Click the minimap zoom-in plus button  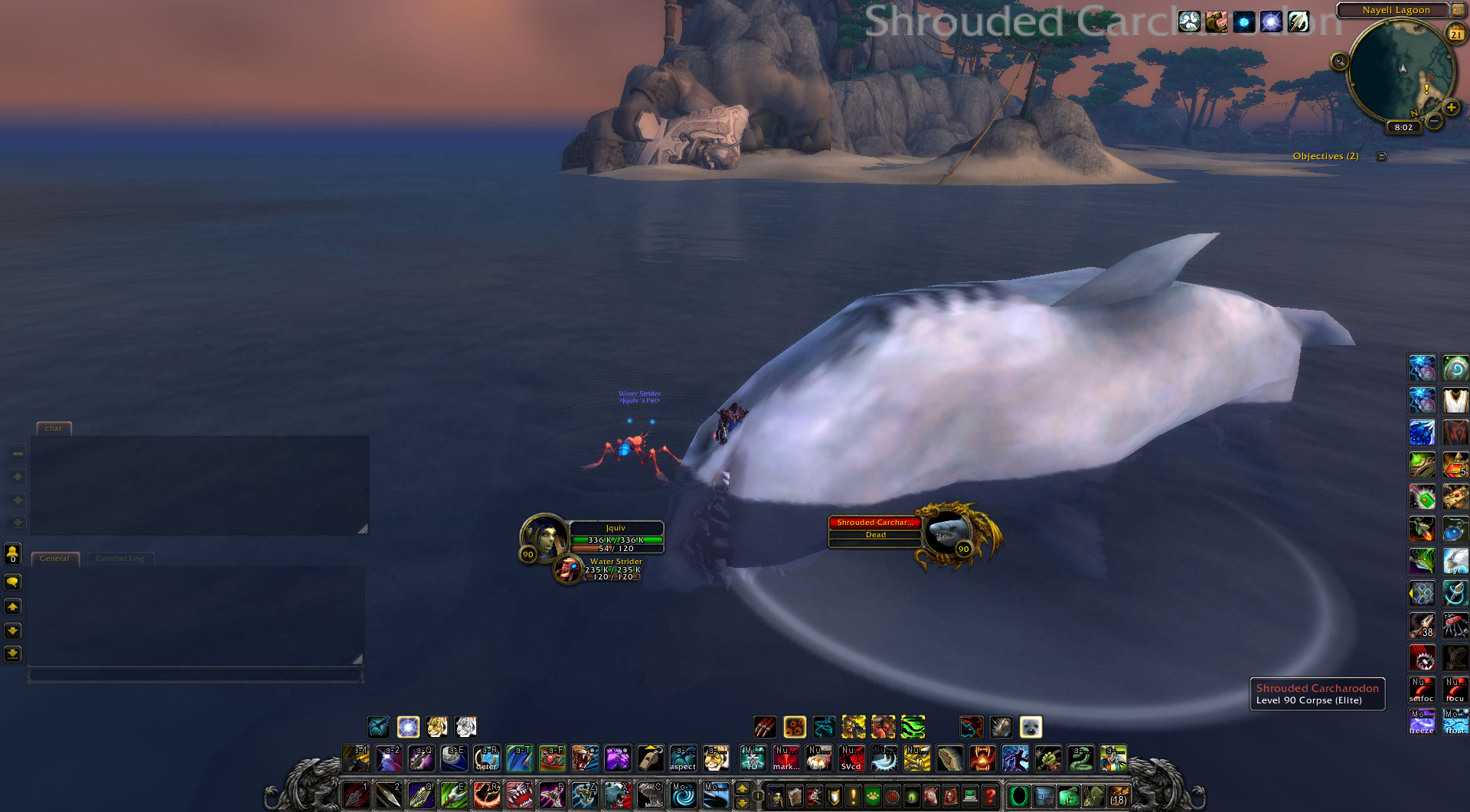point(1451,108)
